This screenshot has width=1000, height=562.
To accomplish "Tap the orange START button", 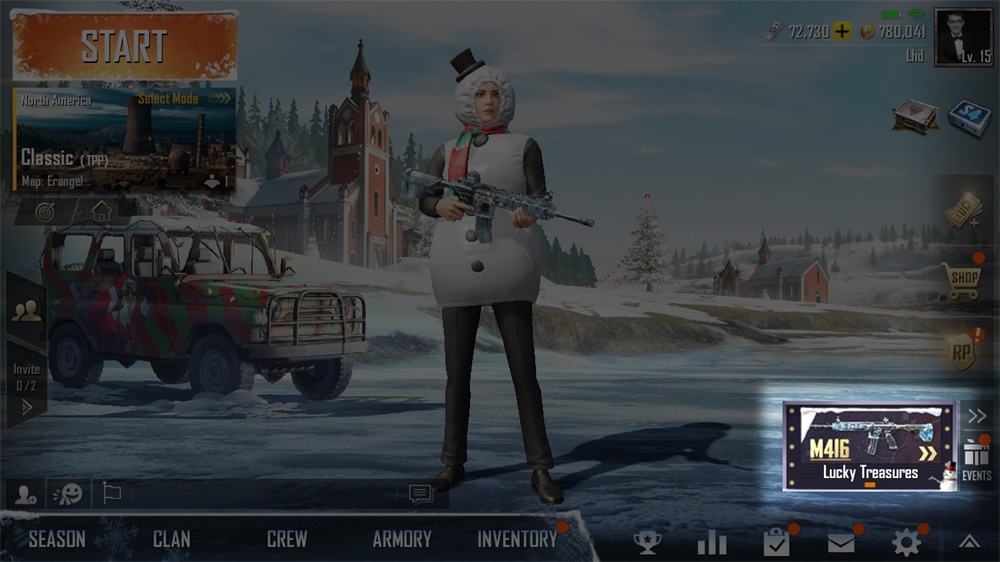I will click(x=125, y=46).
